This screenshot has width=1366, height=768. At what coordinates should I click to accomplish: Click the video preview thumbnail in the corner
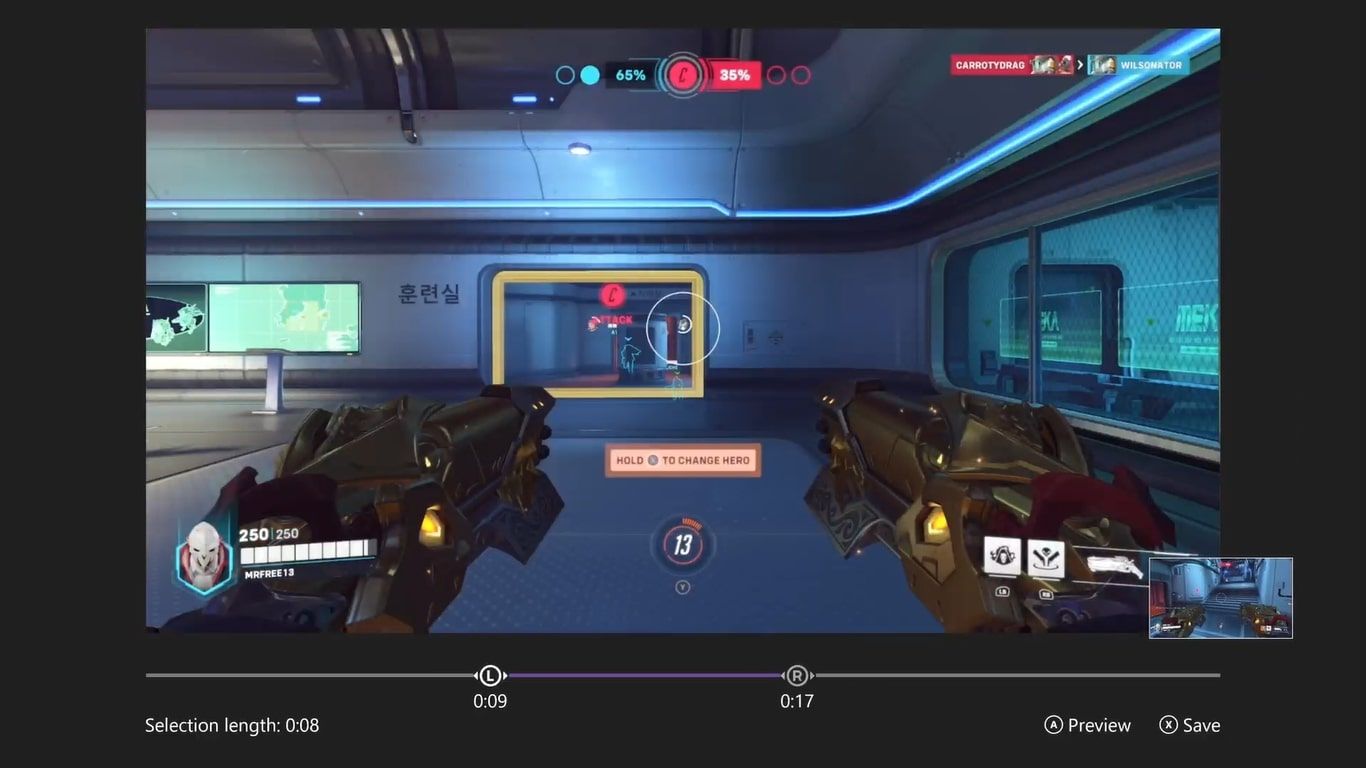(x=1220, y=597)
